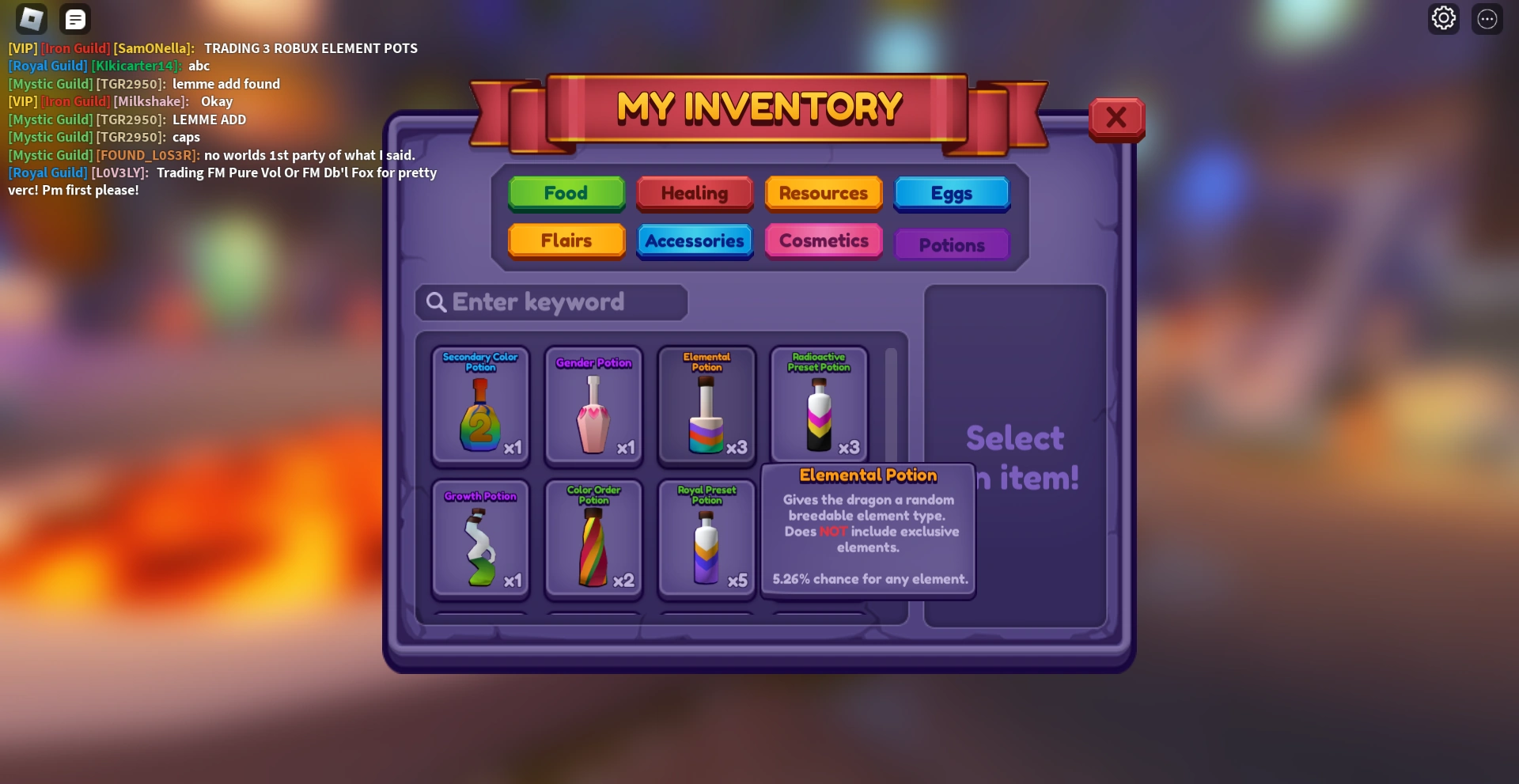This screenshot has width=1519, height=784.
Task: Click the Enter keyword search field
Action: (x=551, y=302)
